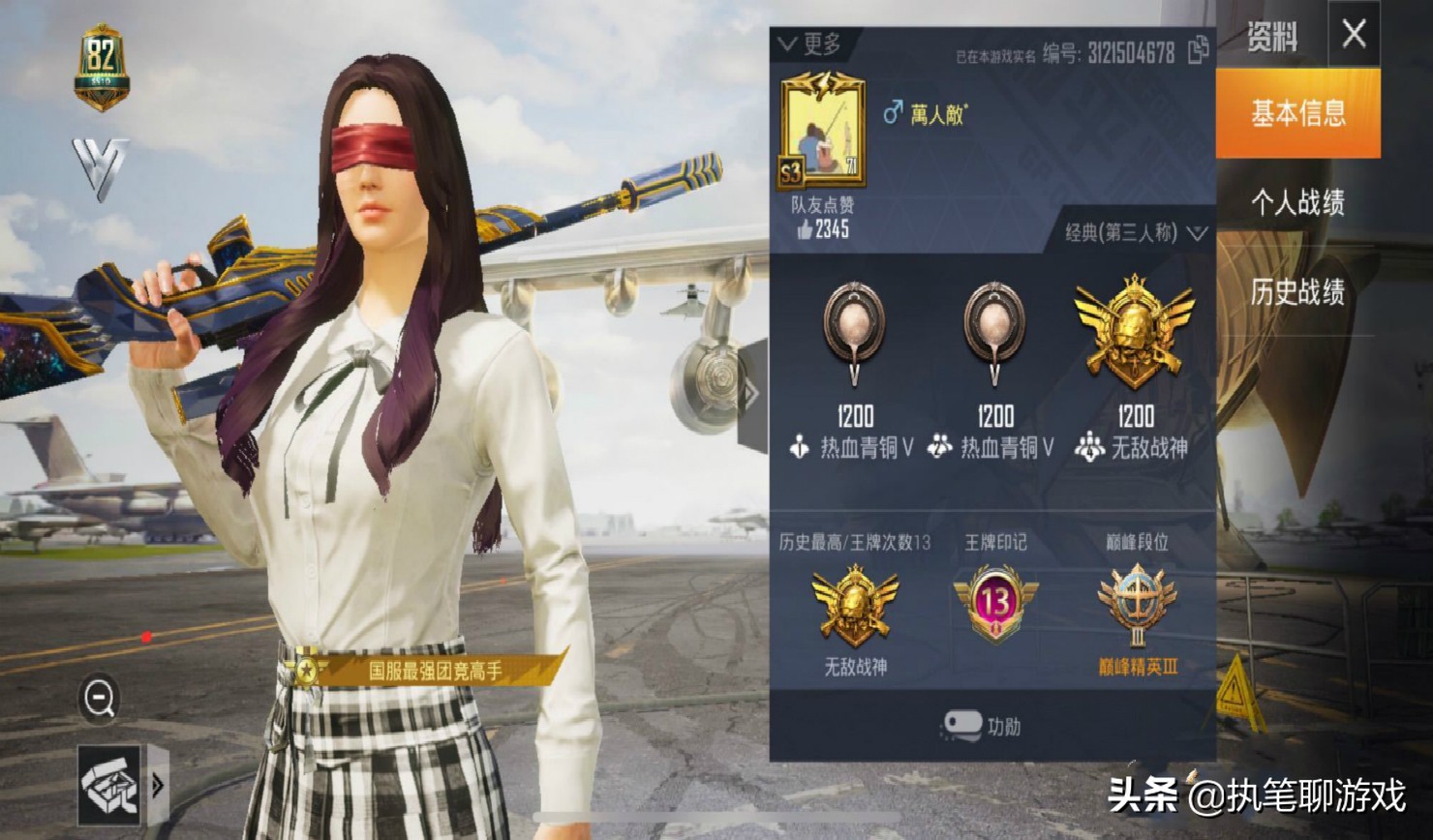Click the zoom-out magnifier icon

click(99, 697)
